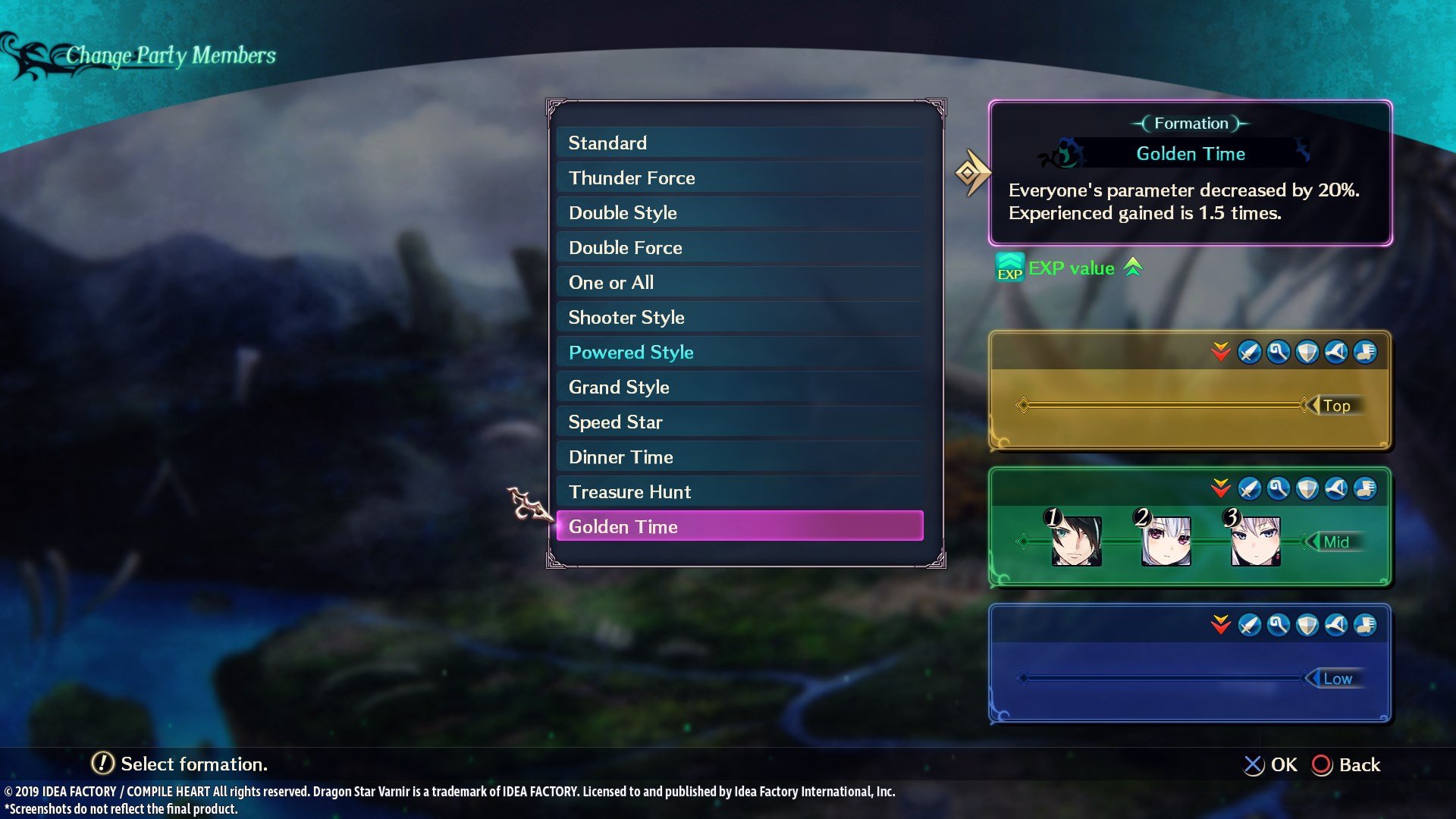Click the hat icon on the Top yellow row
Viewport: 1456px width, 819px height.
tap(1335, 351)
